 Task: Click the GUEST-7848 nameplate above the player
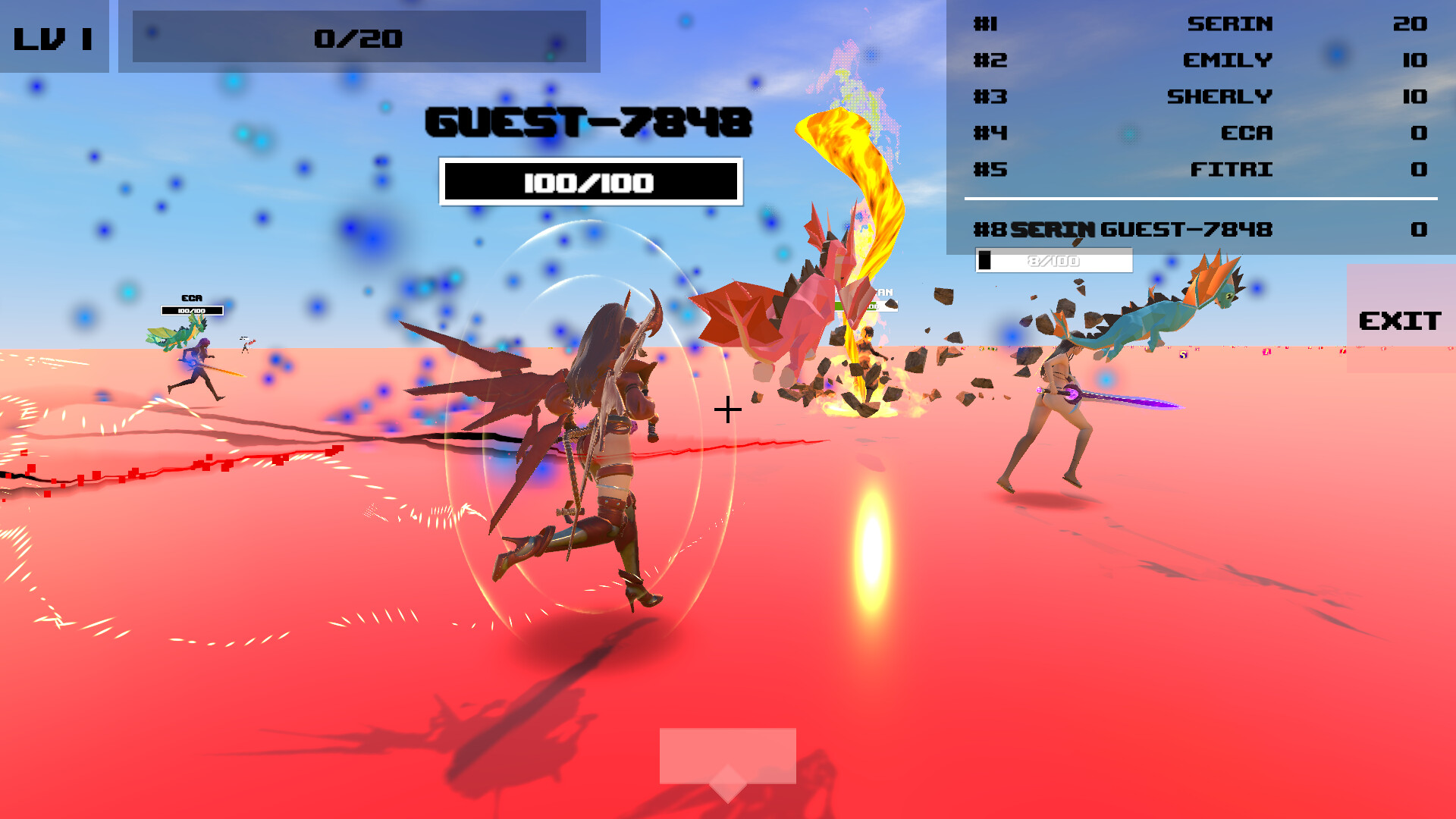click(x=588, y=123)
